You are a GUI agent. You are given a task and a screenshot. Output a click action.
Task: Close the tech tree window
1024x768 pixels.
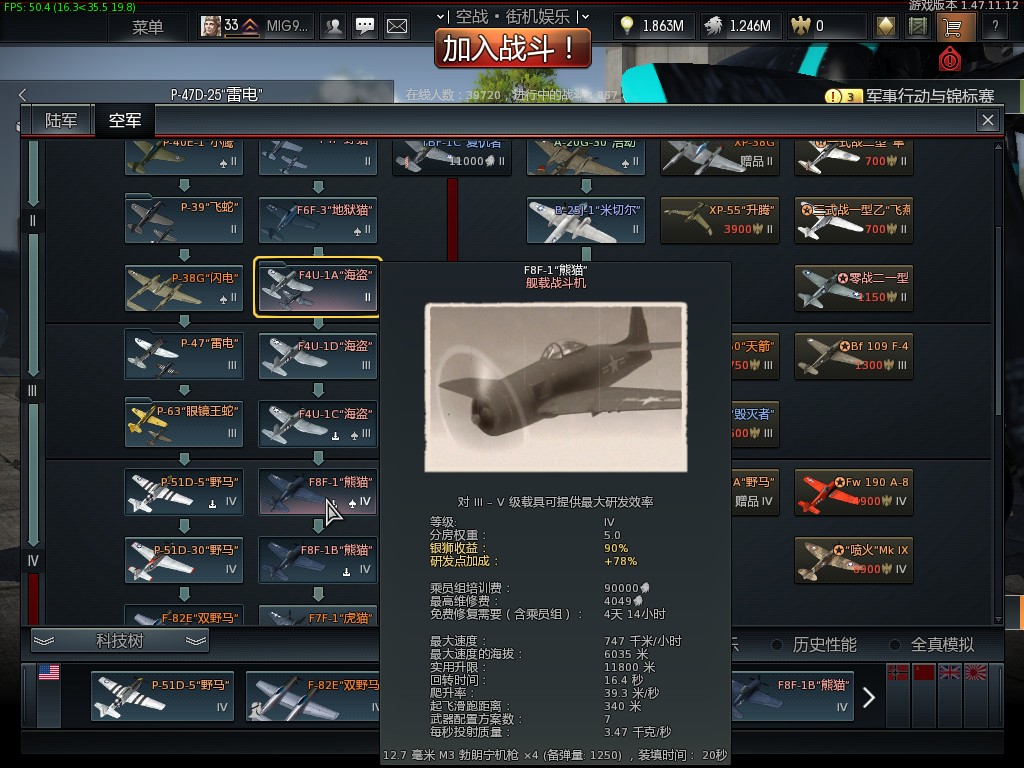tap(988, 120)
